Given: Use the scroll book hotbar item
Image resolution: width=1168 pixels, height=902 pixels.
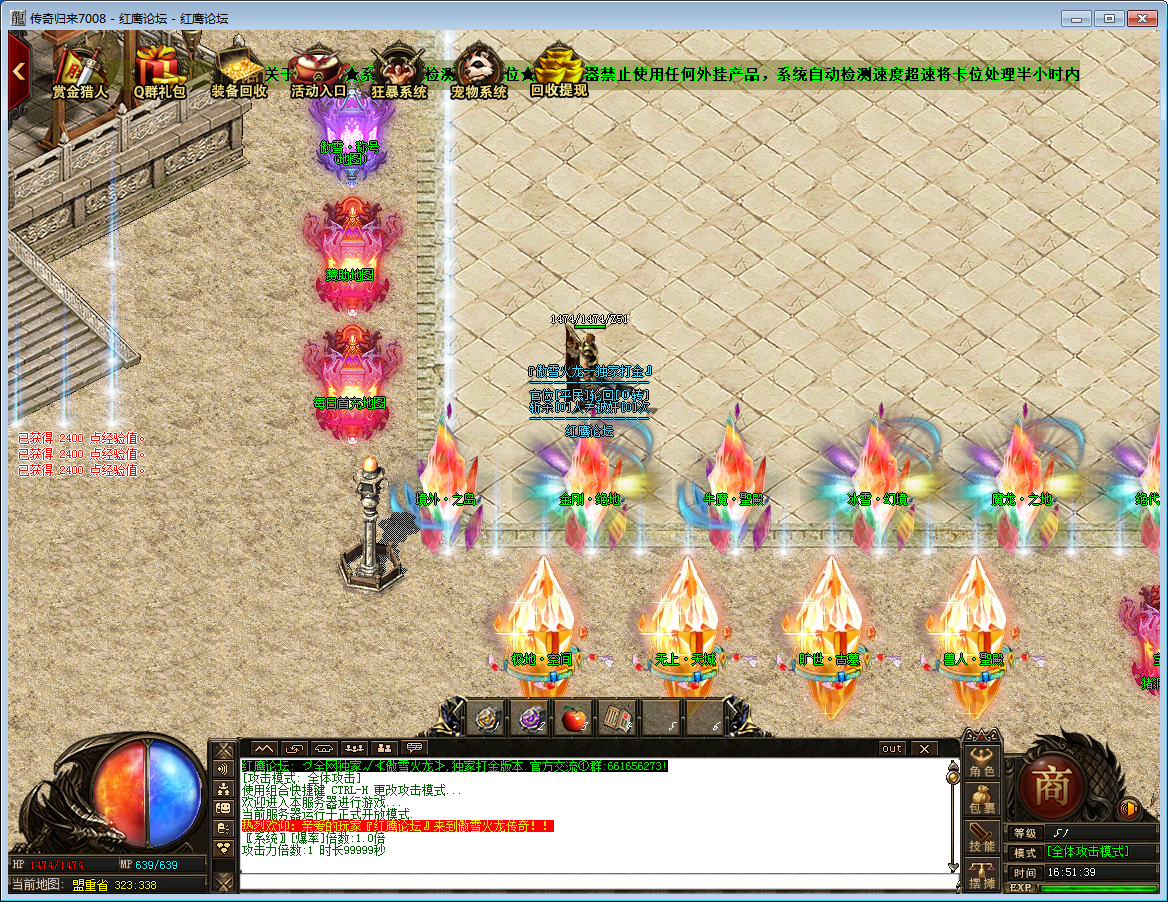Looking at the screenshot, I should (x=616, y=718).
